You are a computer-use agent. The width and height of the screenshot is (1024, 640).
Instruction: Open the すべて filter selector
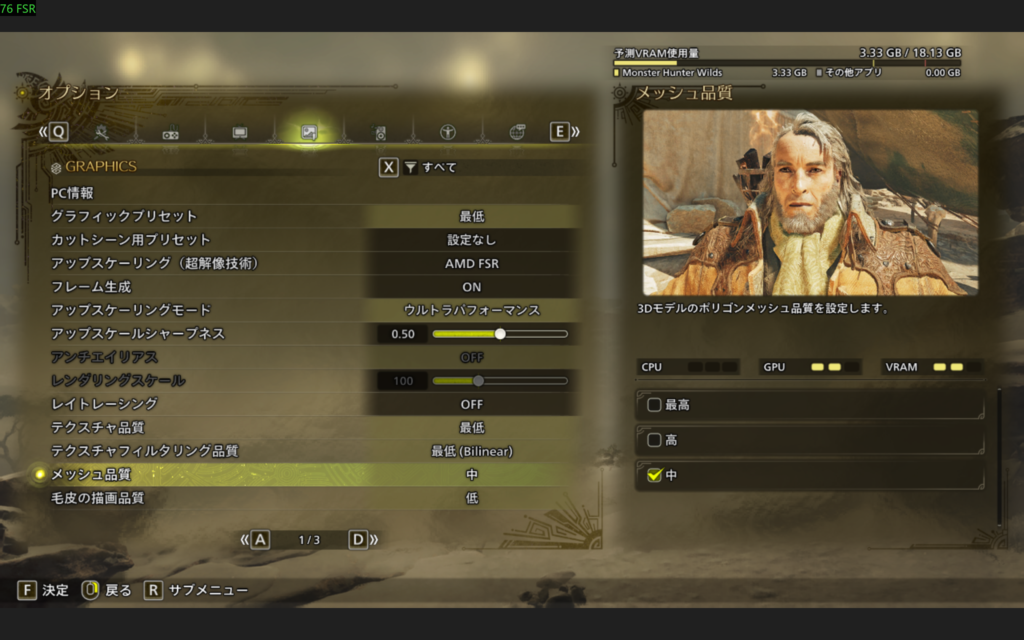tap(428, 167)
